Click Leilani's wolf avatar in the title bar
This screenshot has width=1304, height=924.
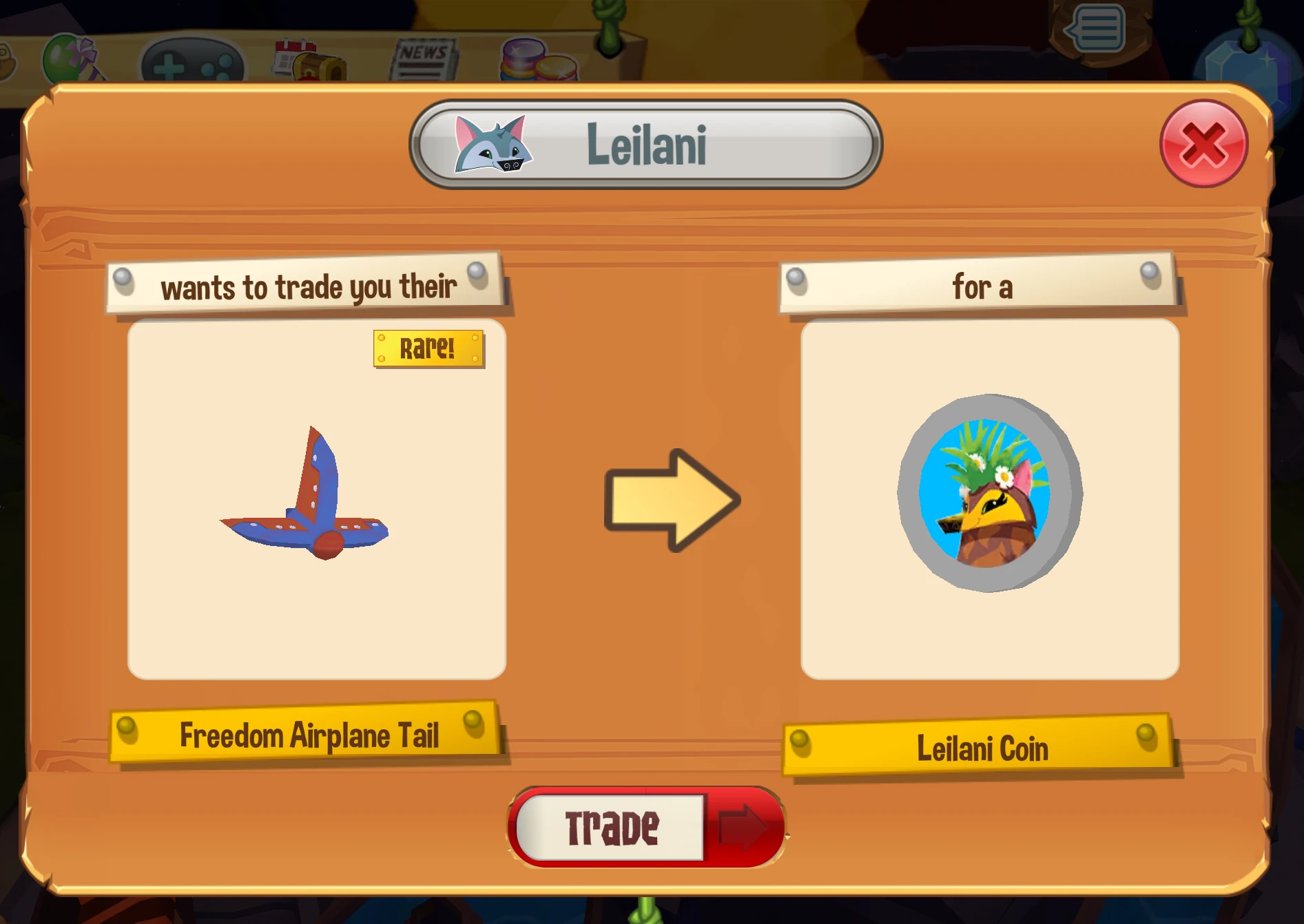493,143
